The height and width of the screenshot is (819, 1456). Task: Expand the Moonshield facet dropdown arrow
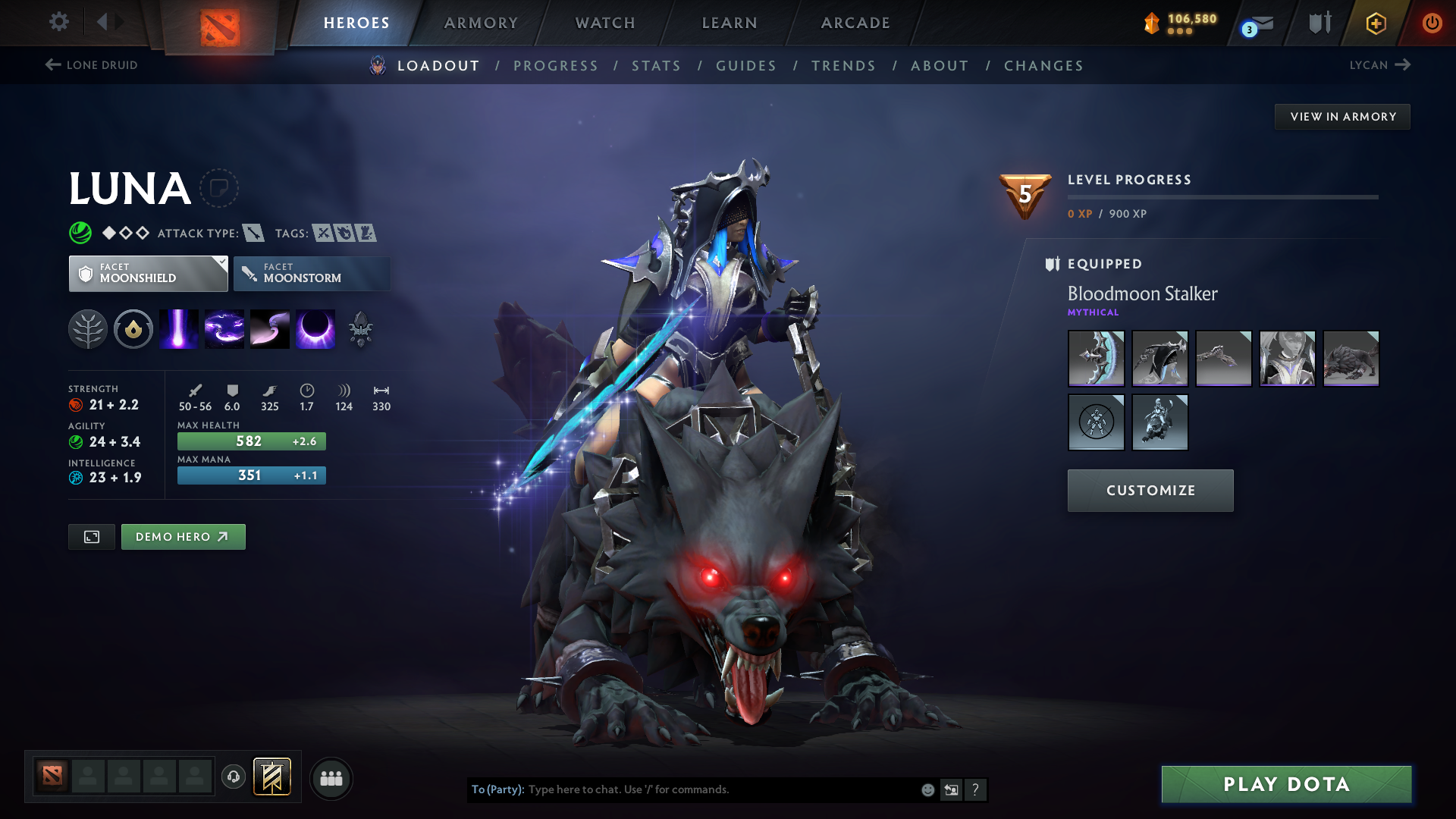[221, 262]
